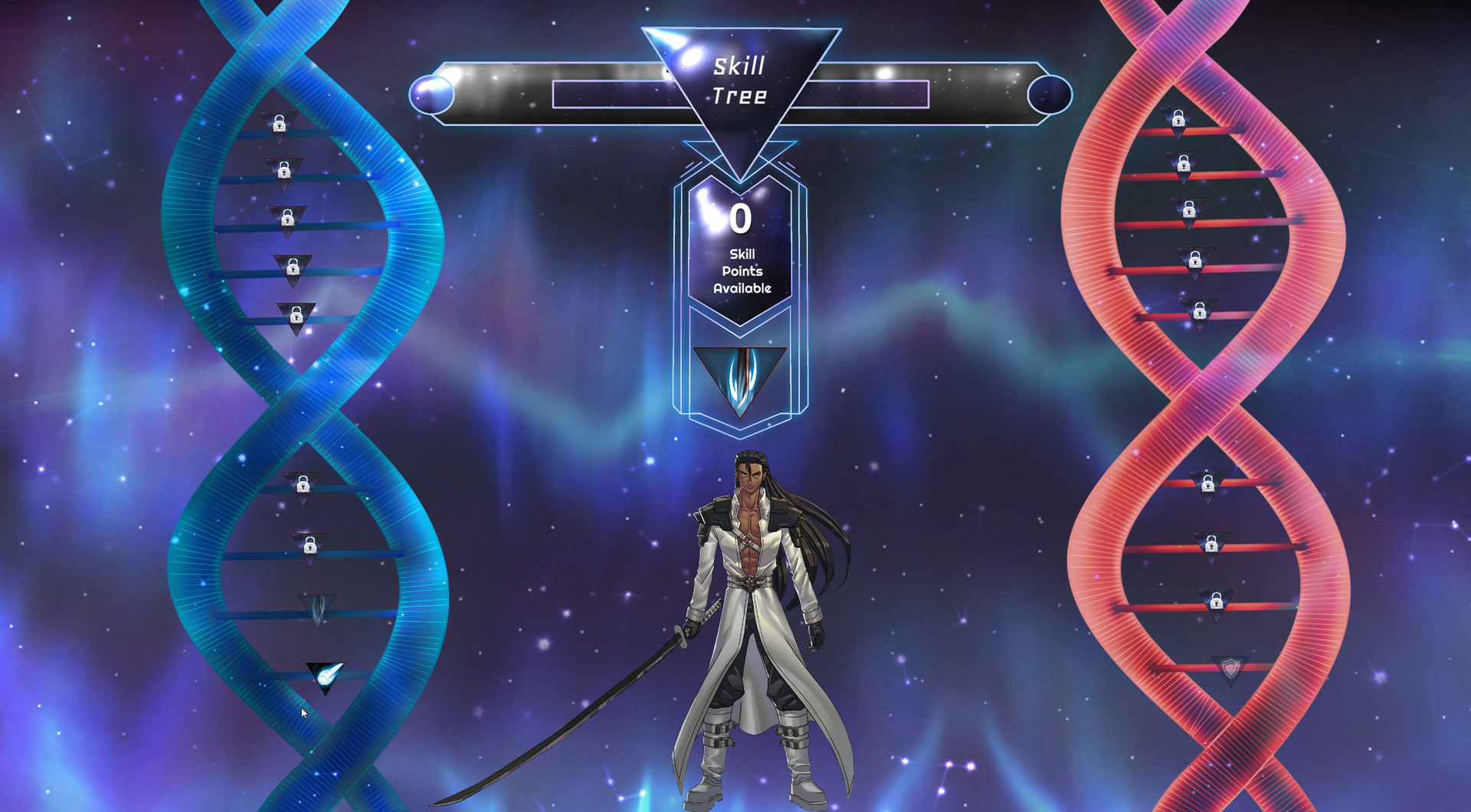Image resolution: width=1471 pixels, height=812 pixels.
Task: Toggle the middle padlock in the red helix lower cluster
Action: pyautogui.click(x=1213, y=547)
